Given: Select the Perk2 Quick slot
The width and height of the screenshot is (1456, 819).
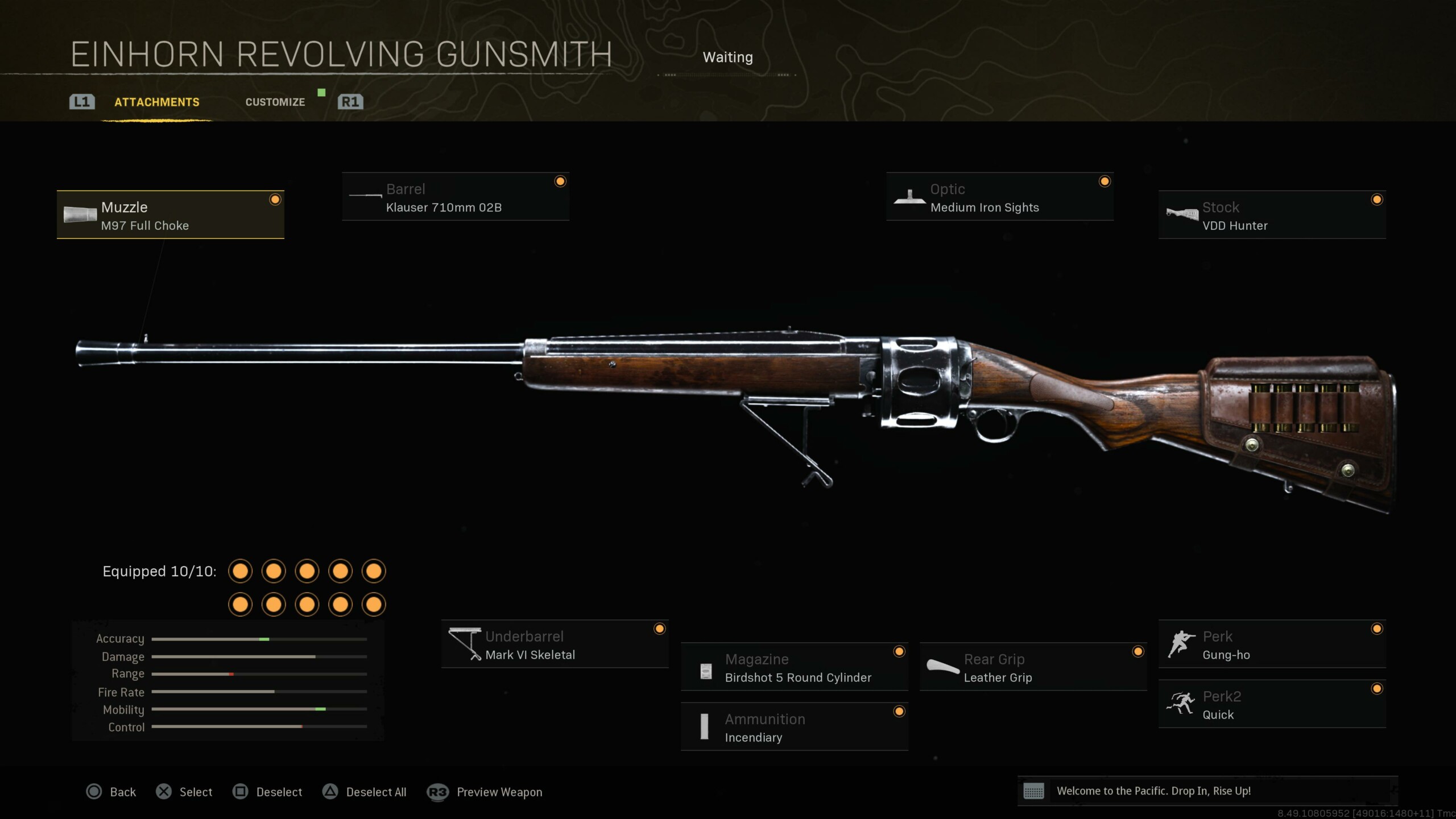Looking at the screenshot, I should pyautogui.click(x=1272, y=704).
